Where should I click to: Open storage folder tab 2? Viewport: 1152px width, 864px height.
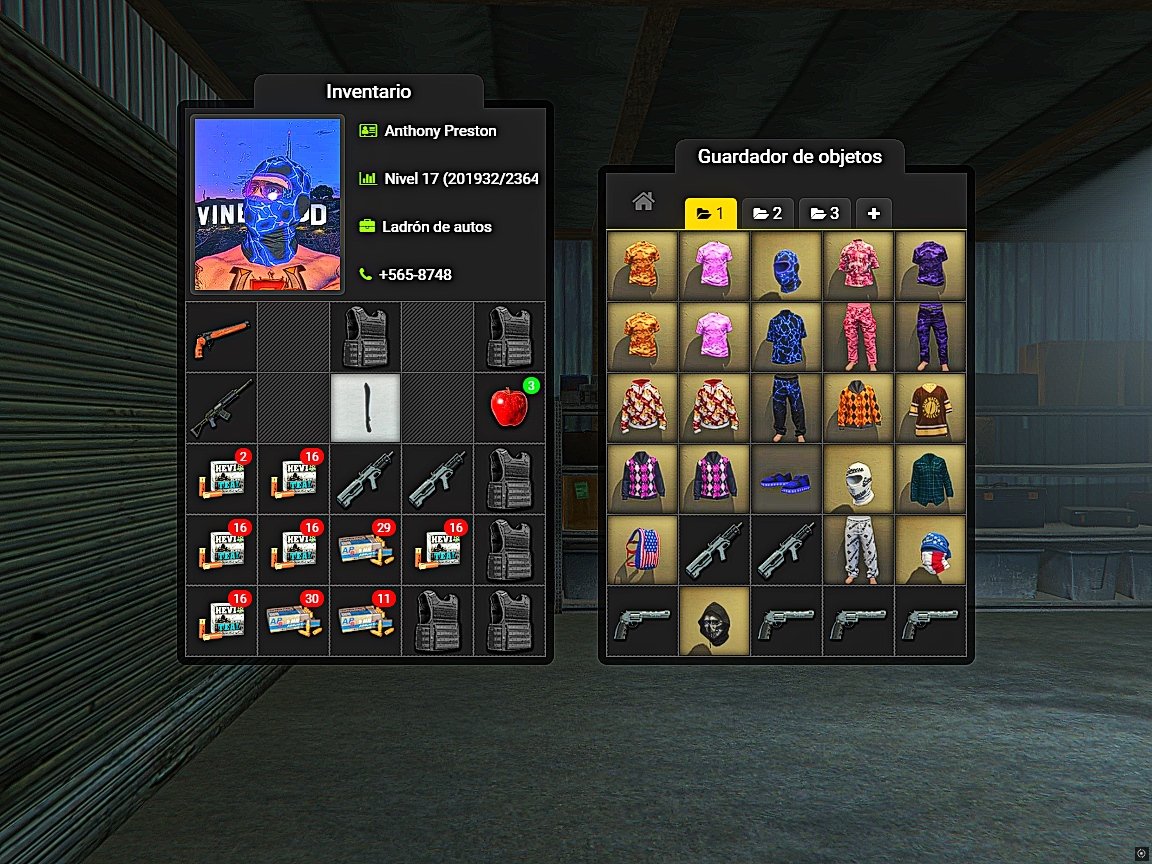coord(767,213)
